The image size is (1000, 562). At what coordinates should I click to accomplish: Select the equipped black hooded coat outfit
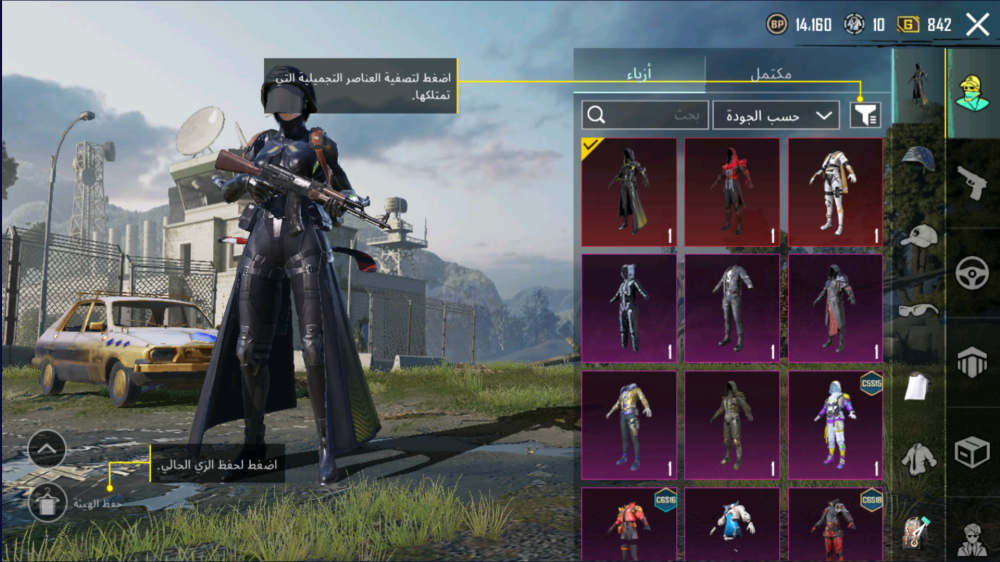pos(629,192)
